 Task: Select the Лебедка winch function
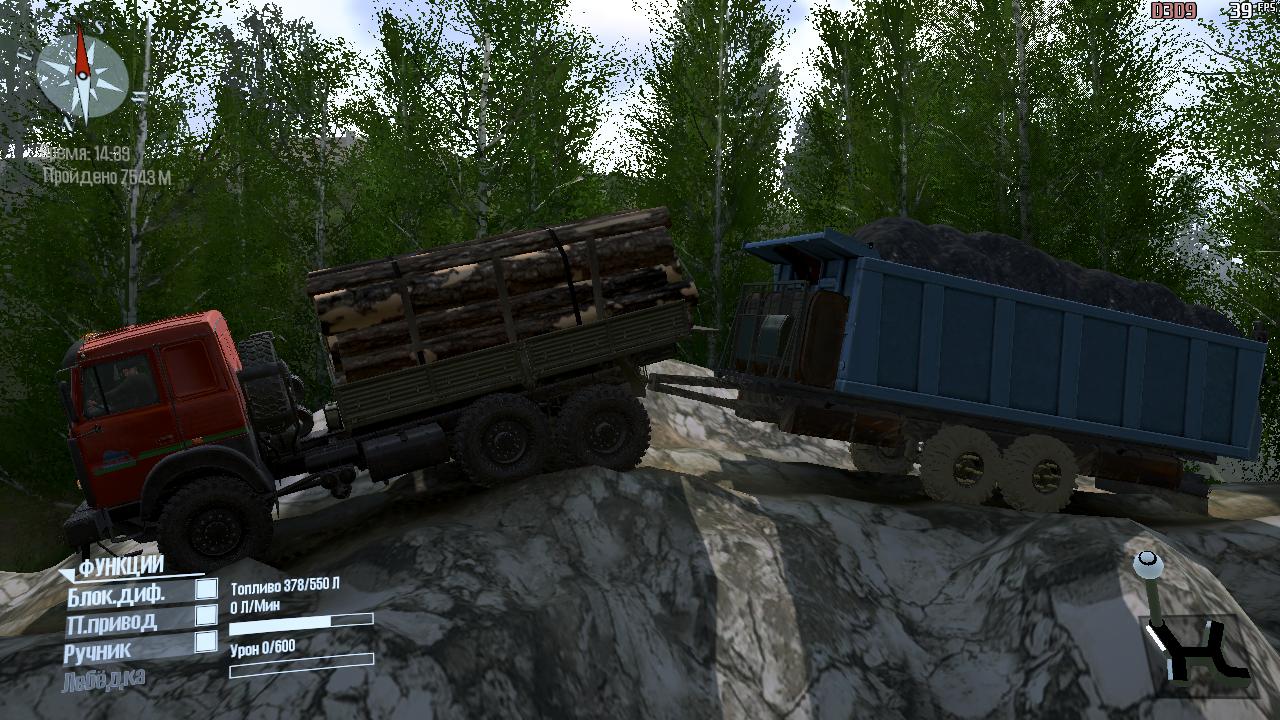coord(104,678)
